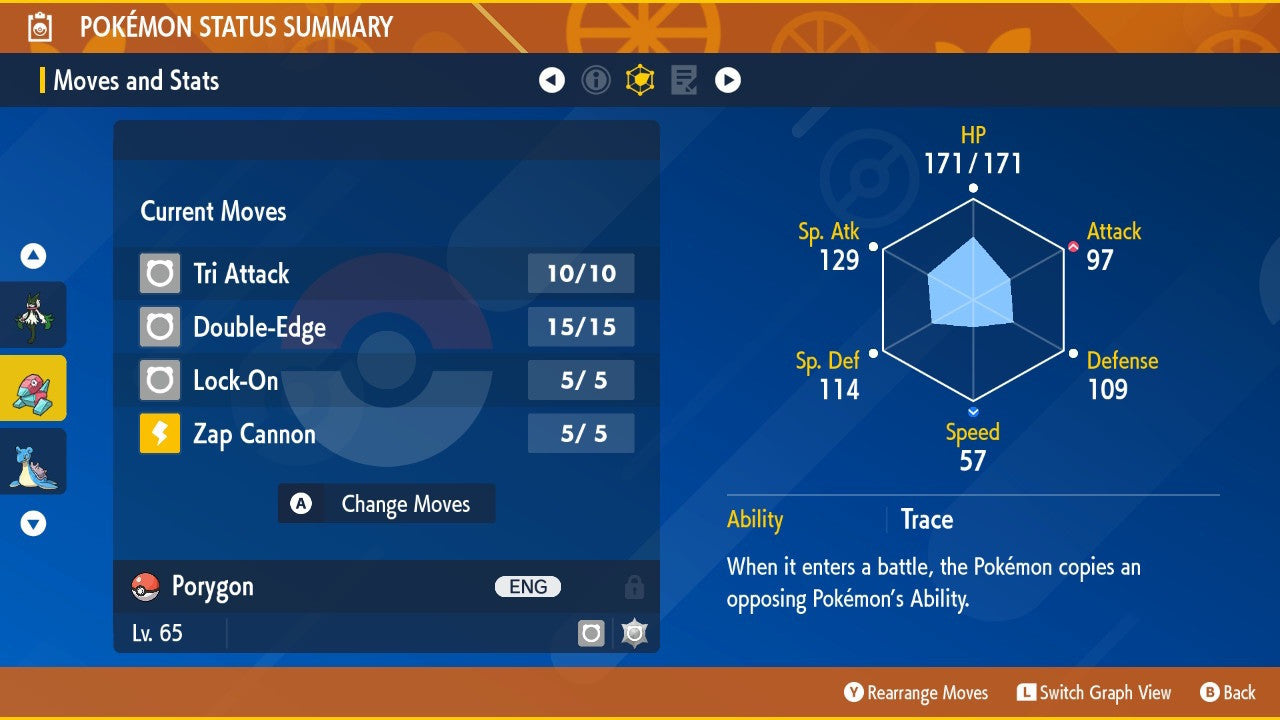Select the Lock-On move row
Image resolution: width=1280 pixels, height=720 pixels.
pos(386,380)
